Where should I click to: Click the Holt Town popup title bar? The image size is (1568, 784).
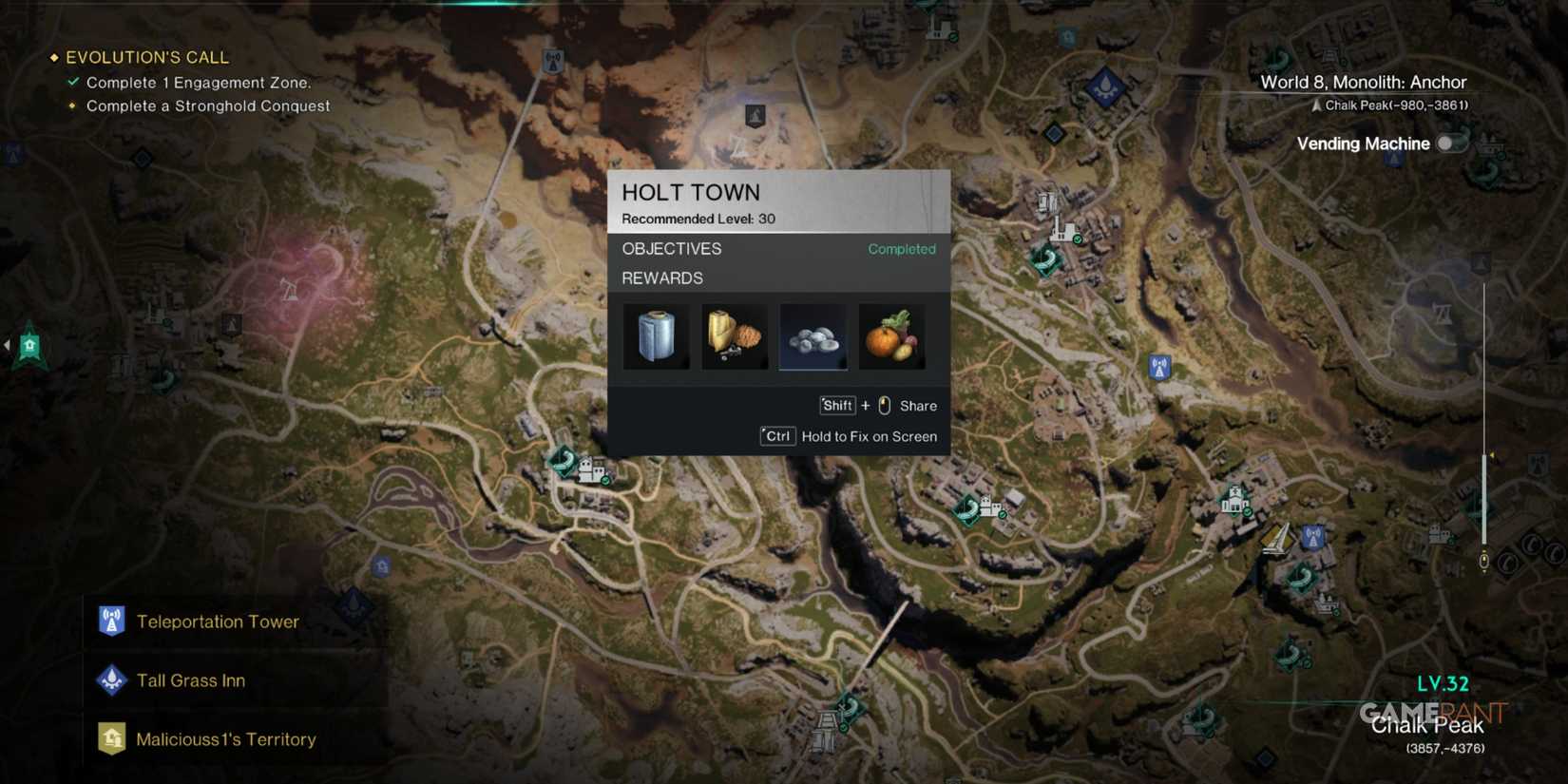(691, 192)
